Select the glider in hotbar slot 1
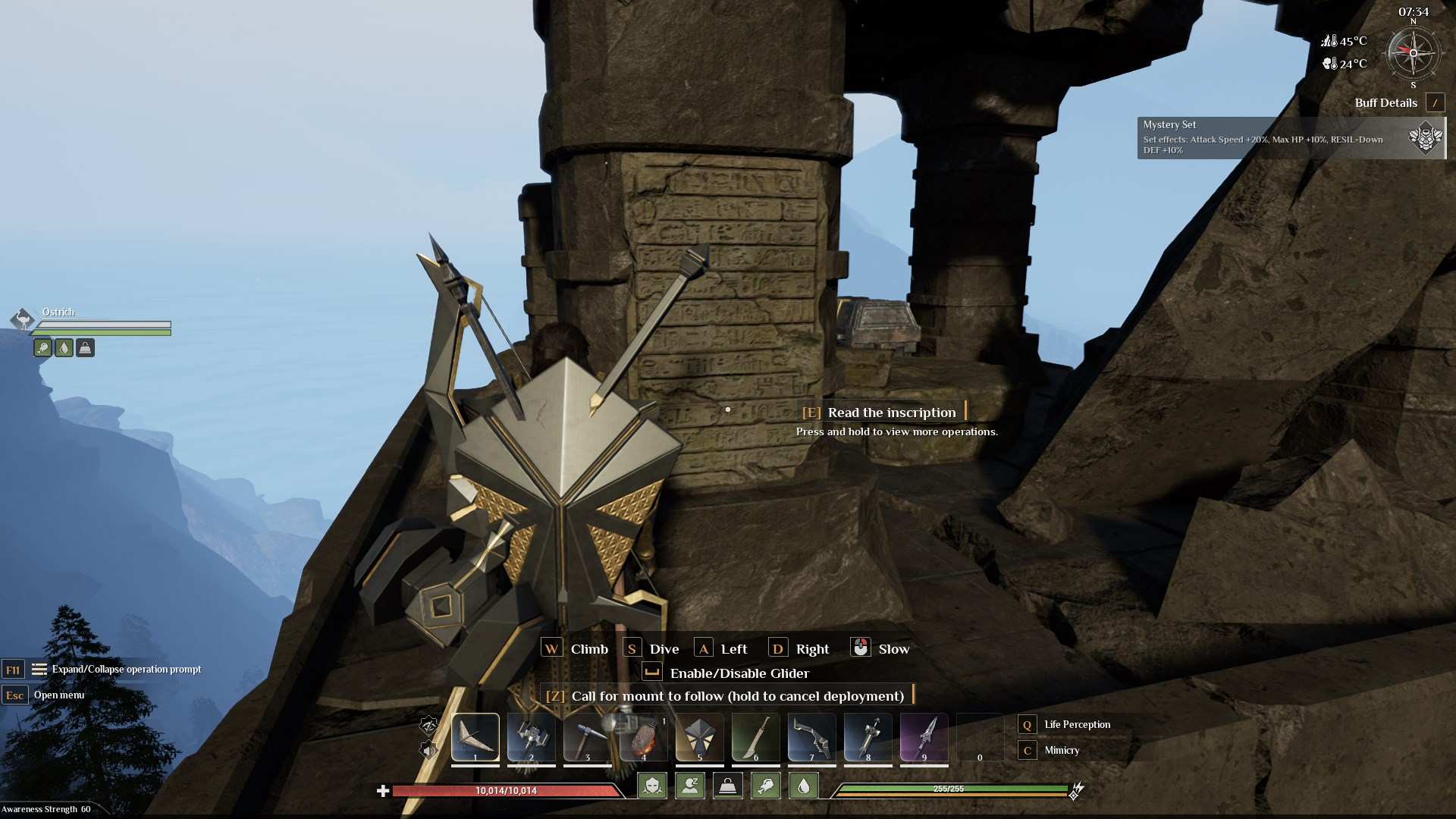Screen dimensions: 1456x819 475,737
